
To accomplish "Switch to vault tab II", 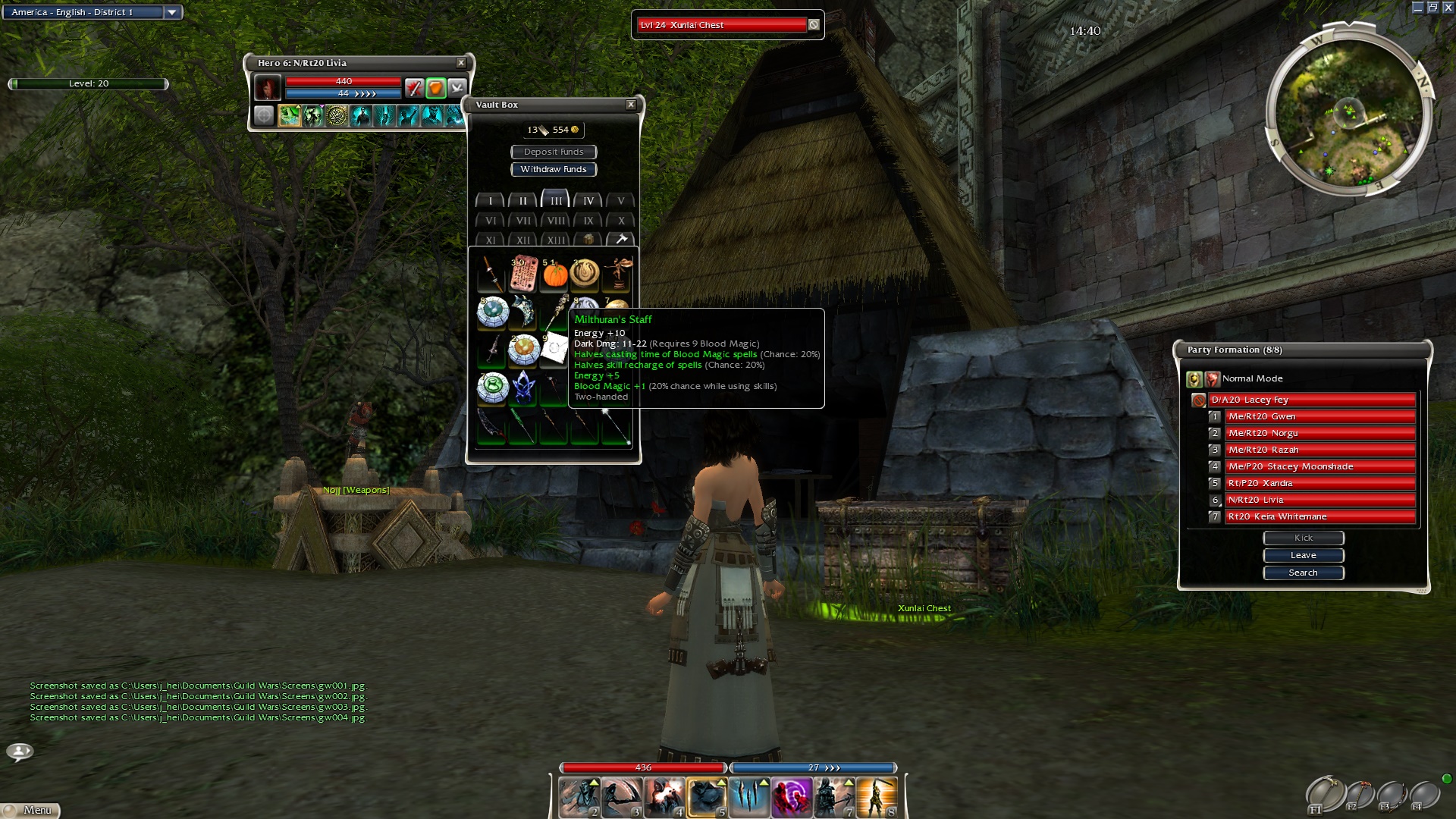I will (x=522, y=201).
